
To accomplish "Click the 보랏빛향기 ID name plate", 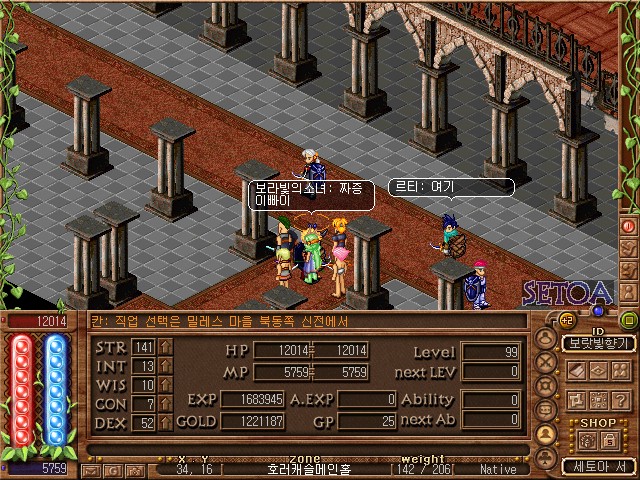I will click(596, 342).
